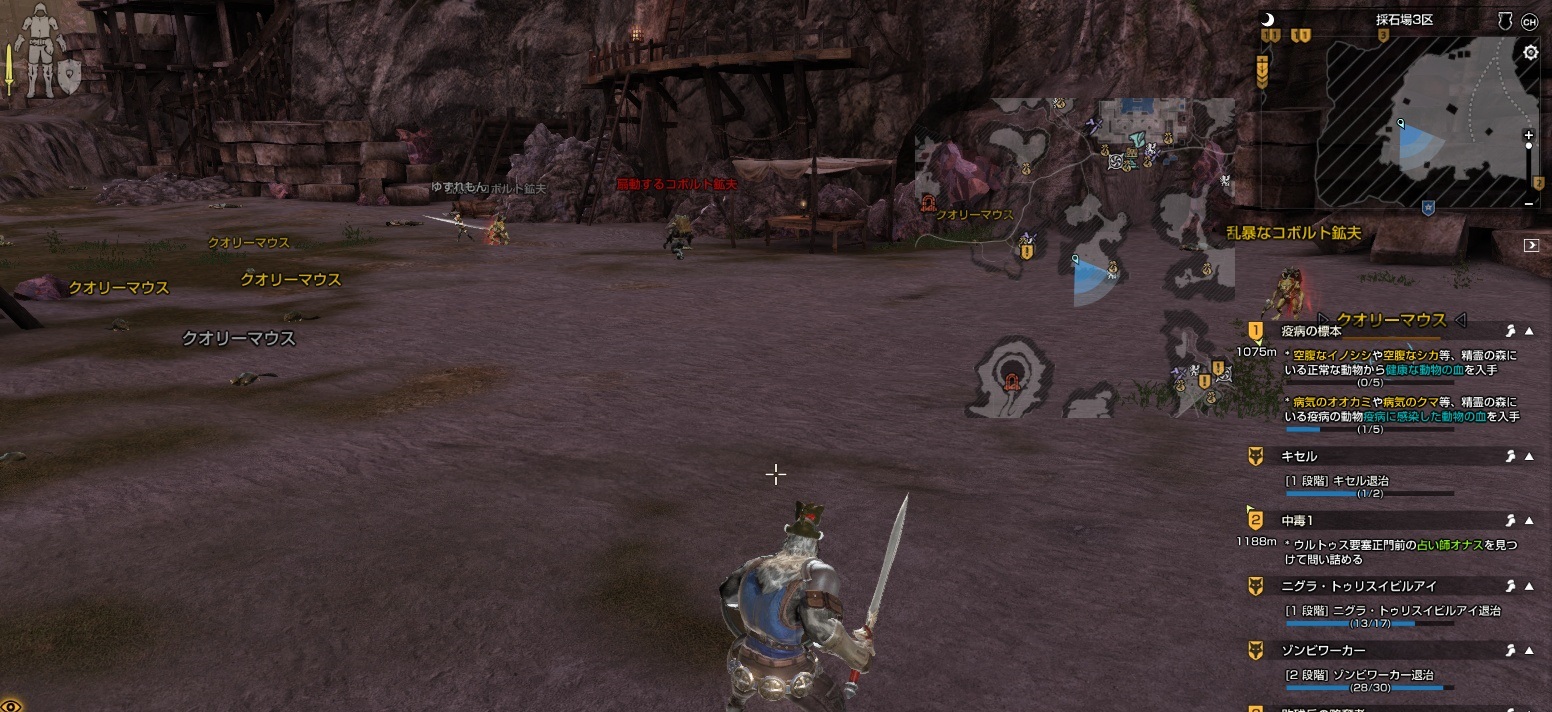The image size is (1552, 712).
Task: Click the running-figure icon on the ゾンビワーカー row
Action: point(1510,651)
